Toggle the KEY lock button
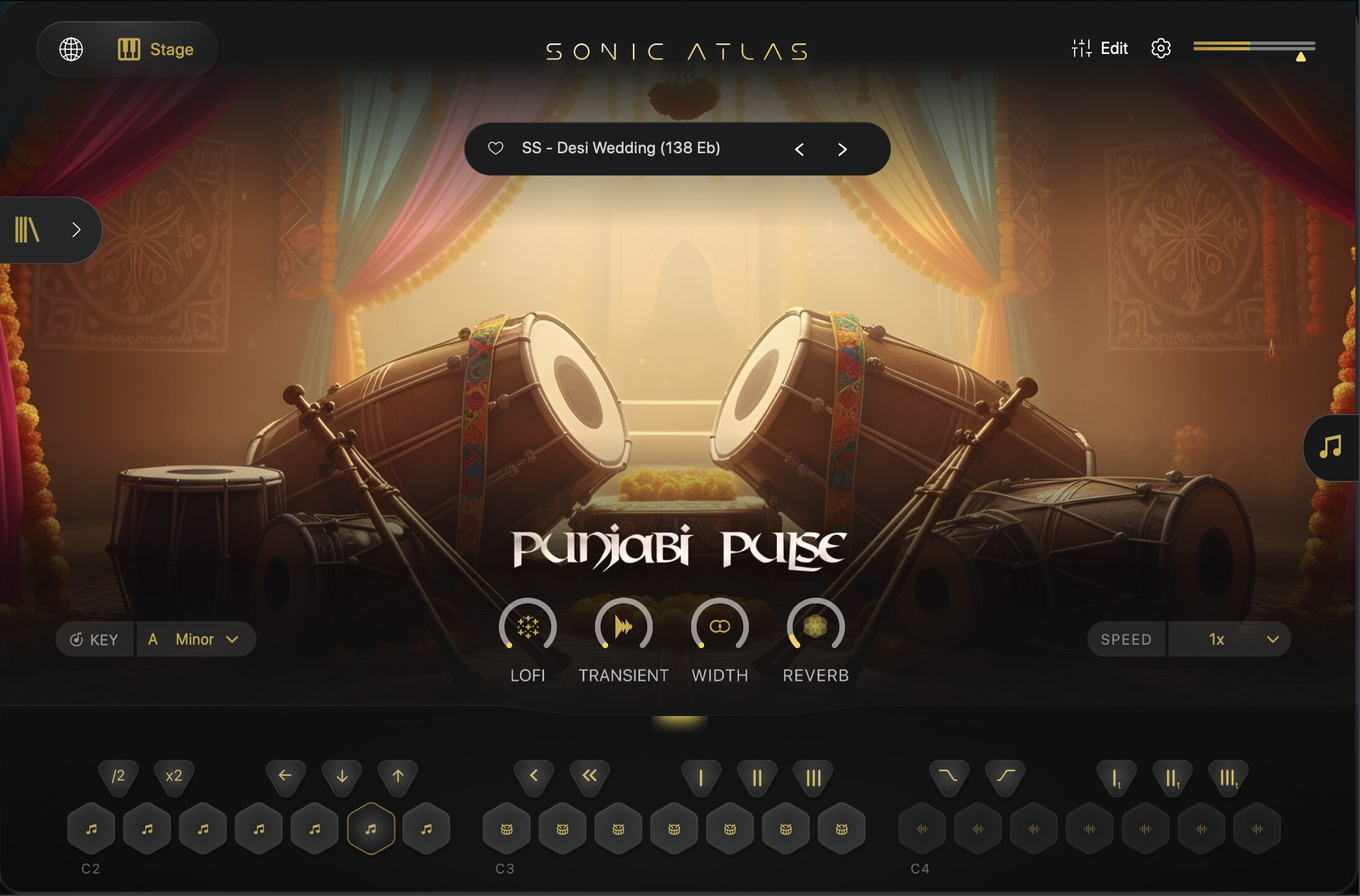Image resolution: width=1360 pixels, height=896 pixels. pyautogui.click(x=94, y=640)
